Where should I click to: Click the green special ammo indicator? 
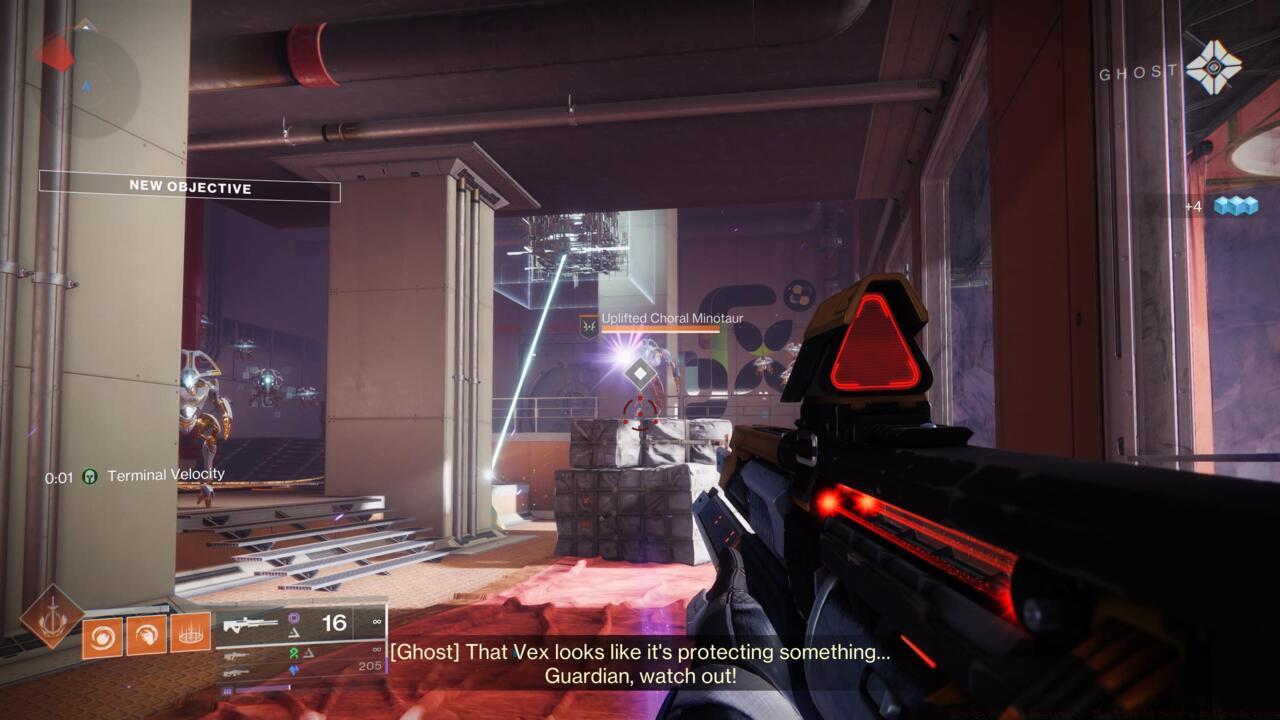point(293,651)
